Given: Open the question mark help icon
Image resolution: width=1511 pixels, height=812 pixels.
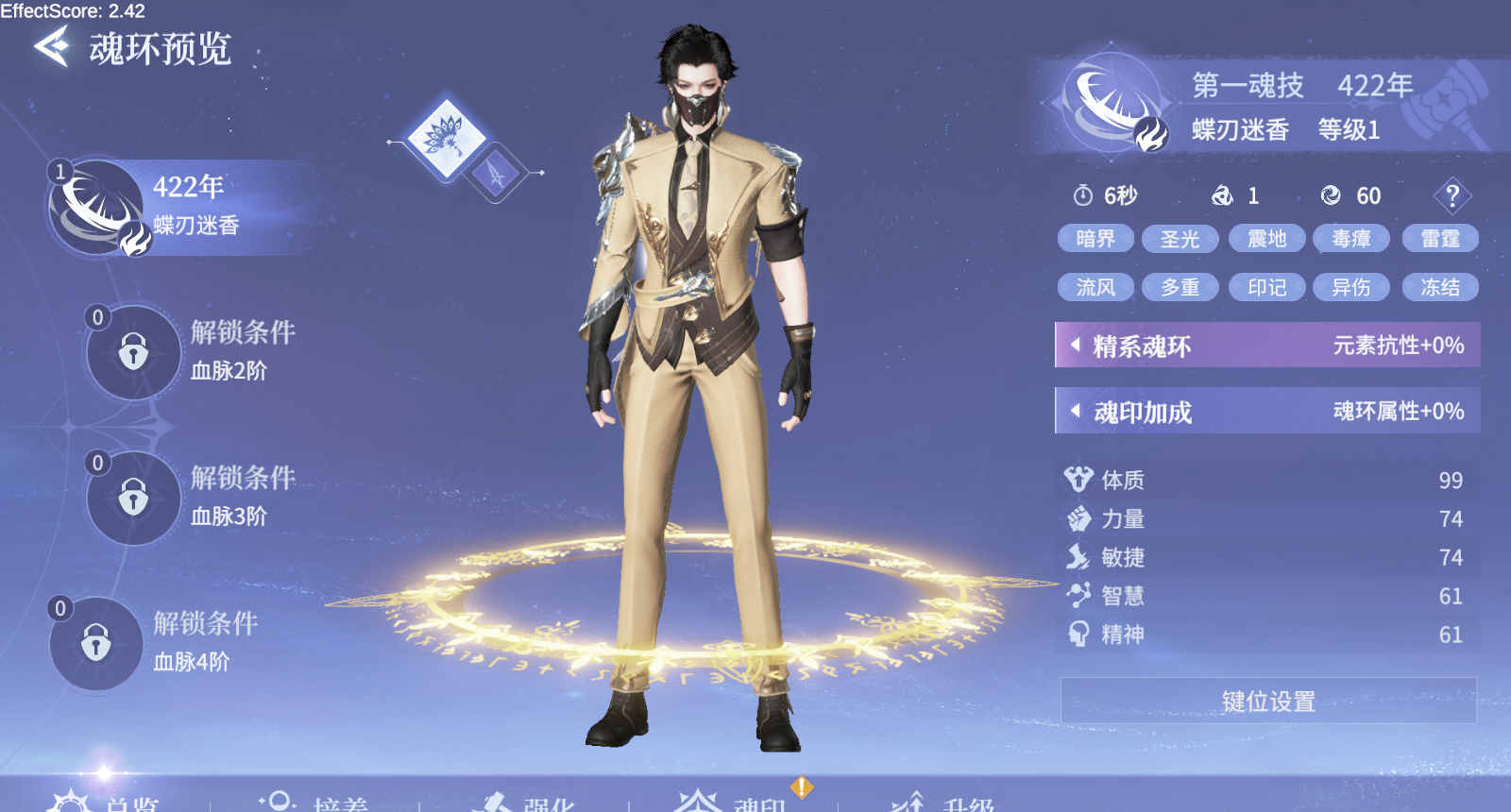Looking at the screenshot, I should point(1452,196).
